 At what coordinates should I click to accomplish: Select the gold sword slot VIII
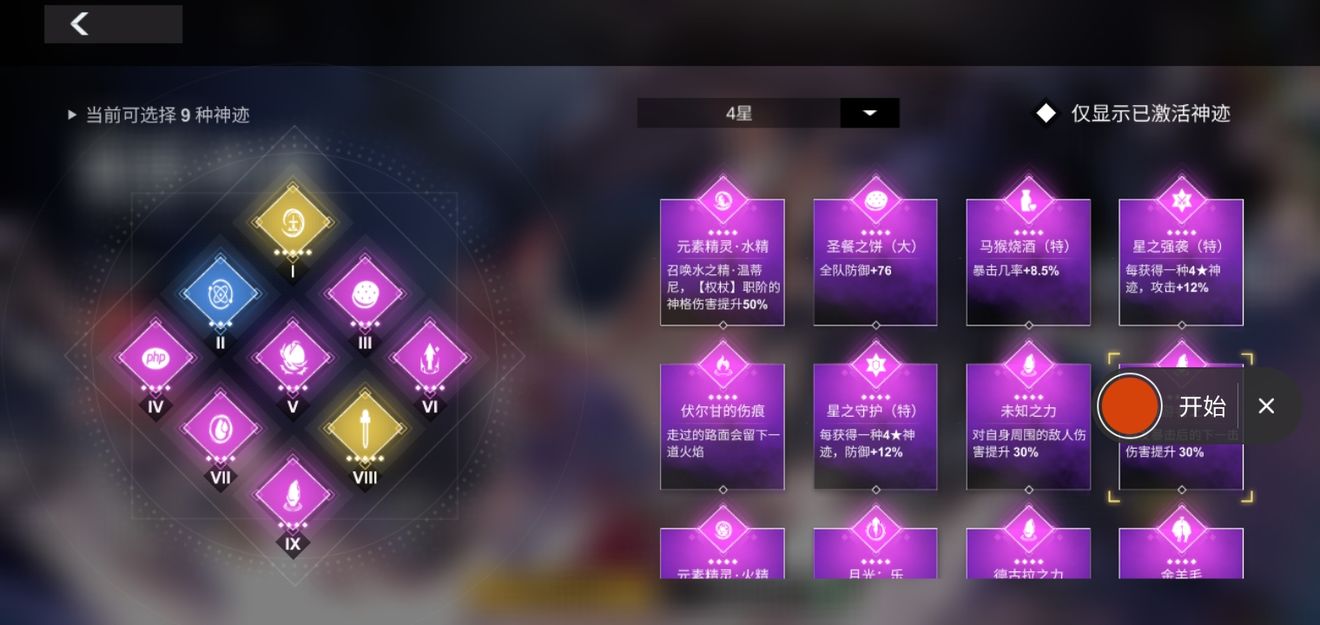(364, 428)
